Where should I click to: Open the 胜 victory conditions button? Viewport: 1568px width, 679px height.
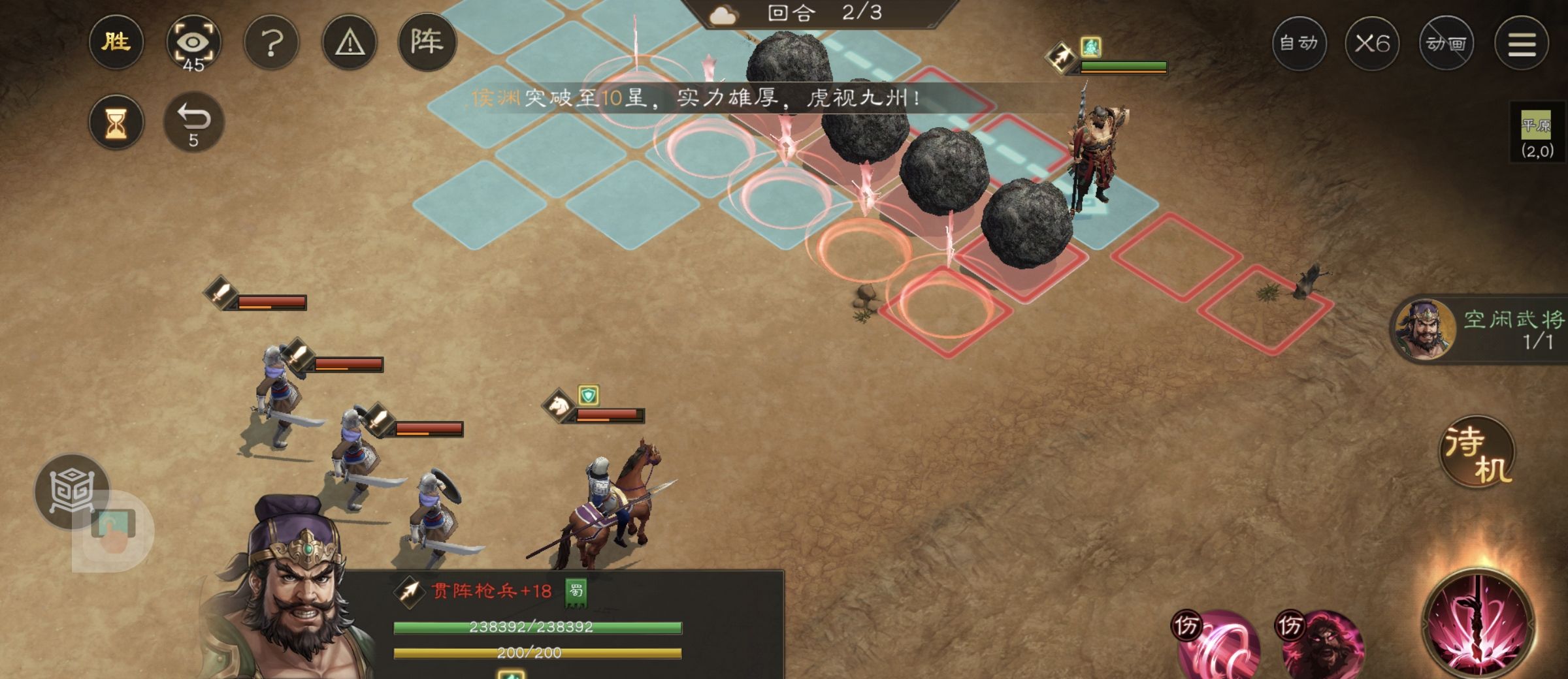(116, 42)
